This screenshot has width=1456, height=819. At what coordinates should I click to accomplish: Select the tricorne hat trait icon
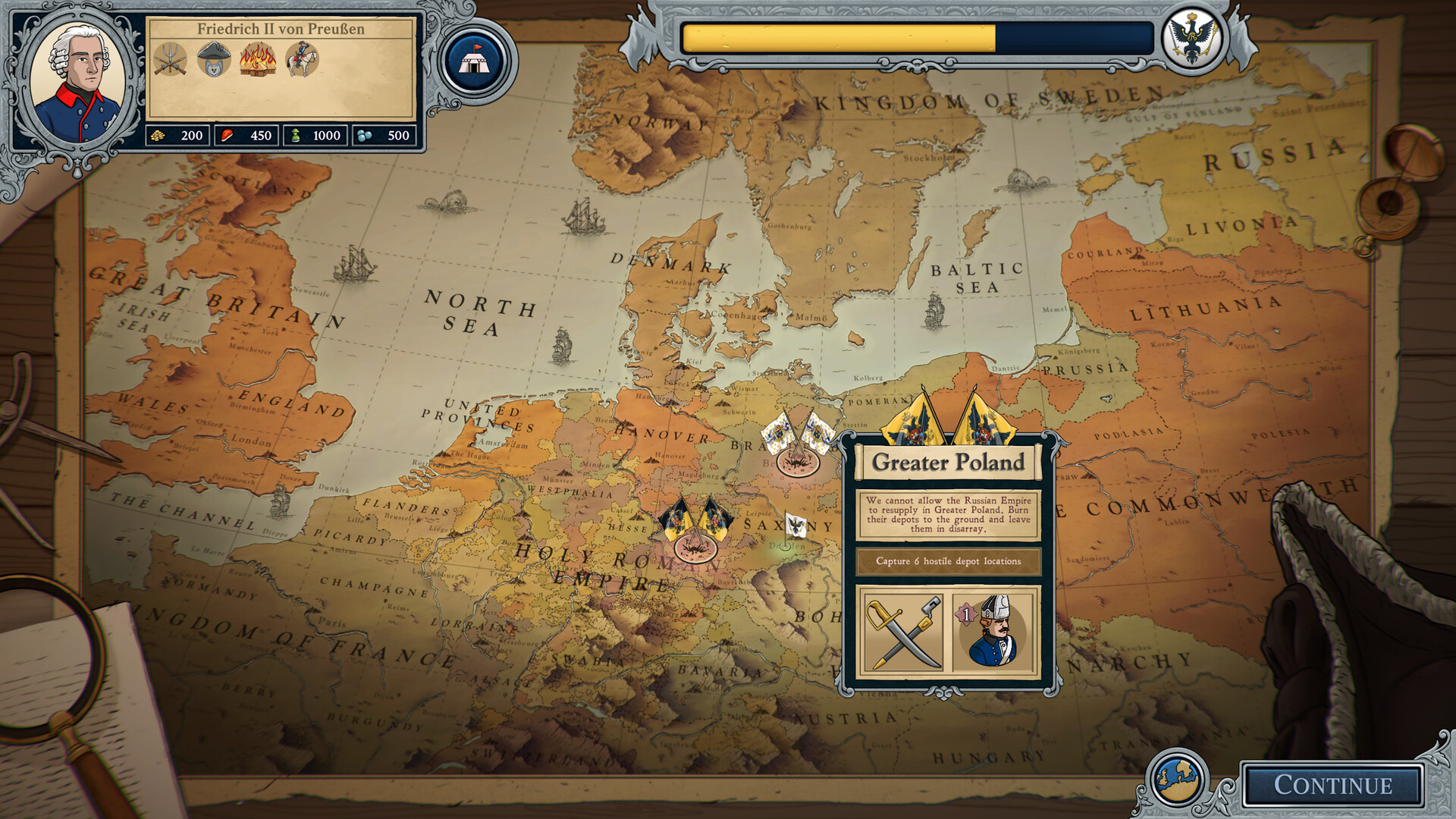214,59
